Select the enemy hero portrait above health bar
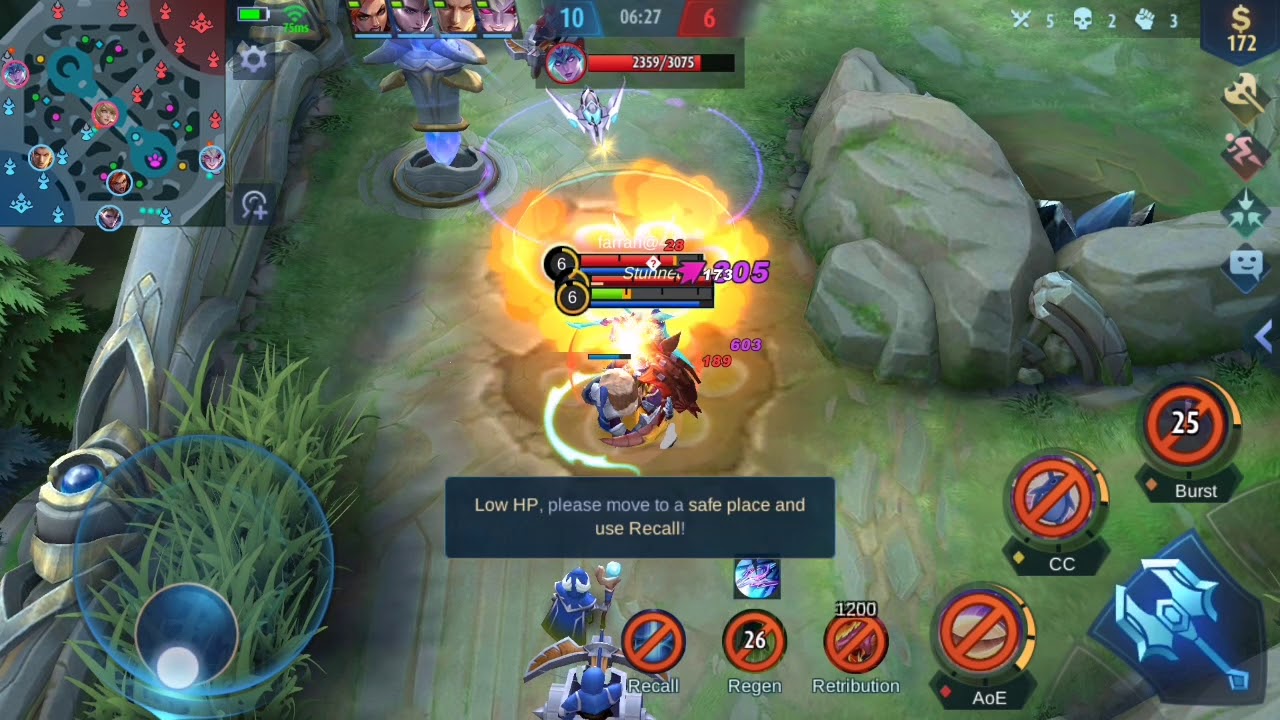 (565, 63)
